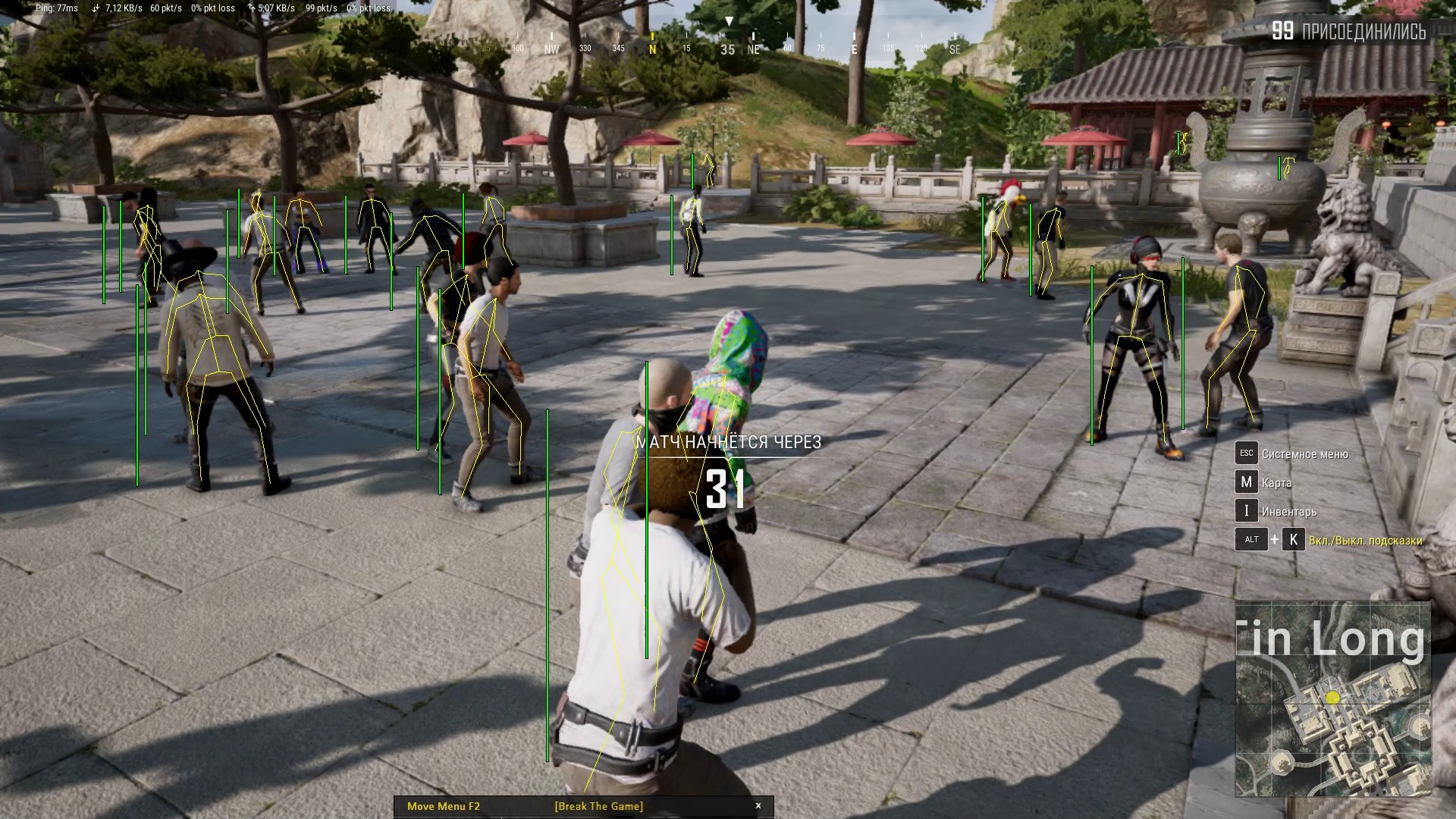Viewport: 1456px width, 819px height.
Task: Close the Break The Game overlay menu
Action: click(x=758, y=806)
